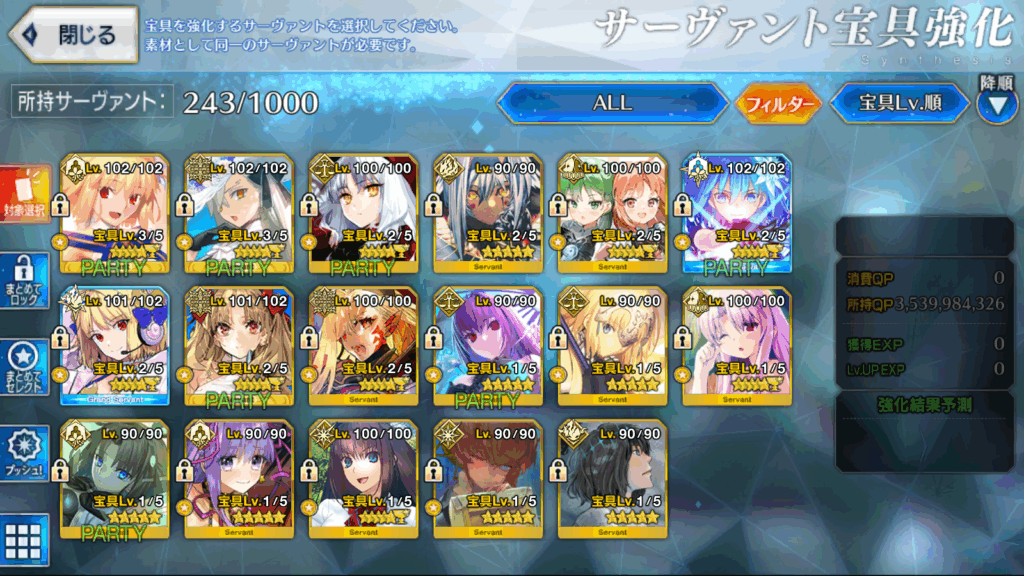
Task: Switch to the 対象選択 side tab
Action: (x=24, y=194)
